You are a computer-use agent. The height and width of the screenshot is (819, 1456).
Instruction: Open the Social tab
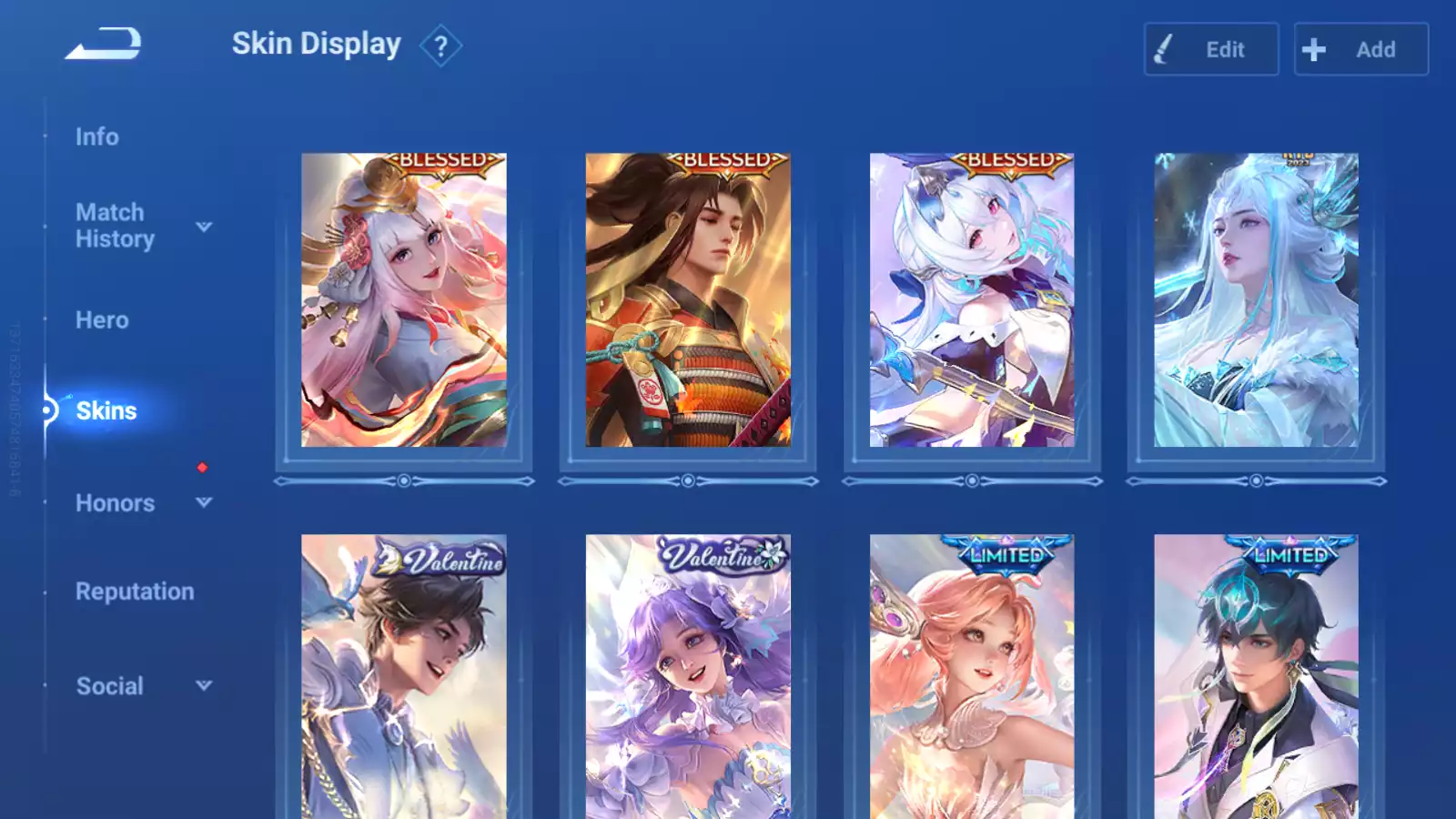109,686
